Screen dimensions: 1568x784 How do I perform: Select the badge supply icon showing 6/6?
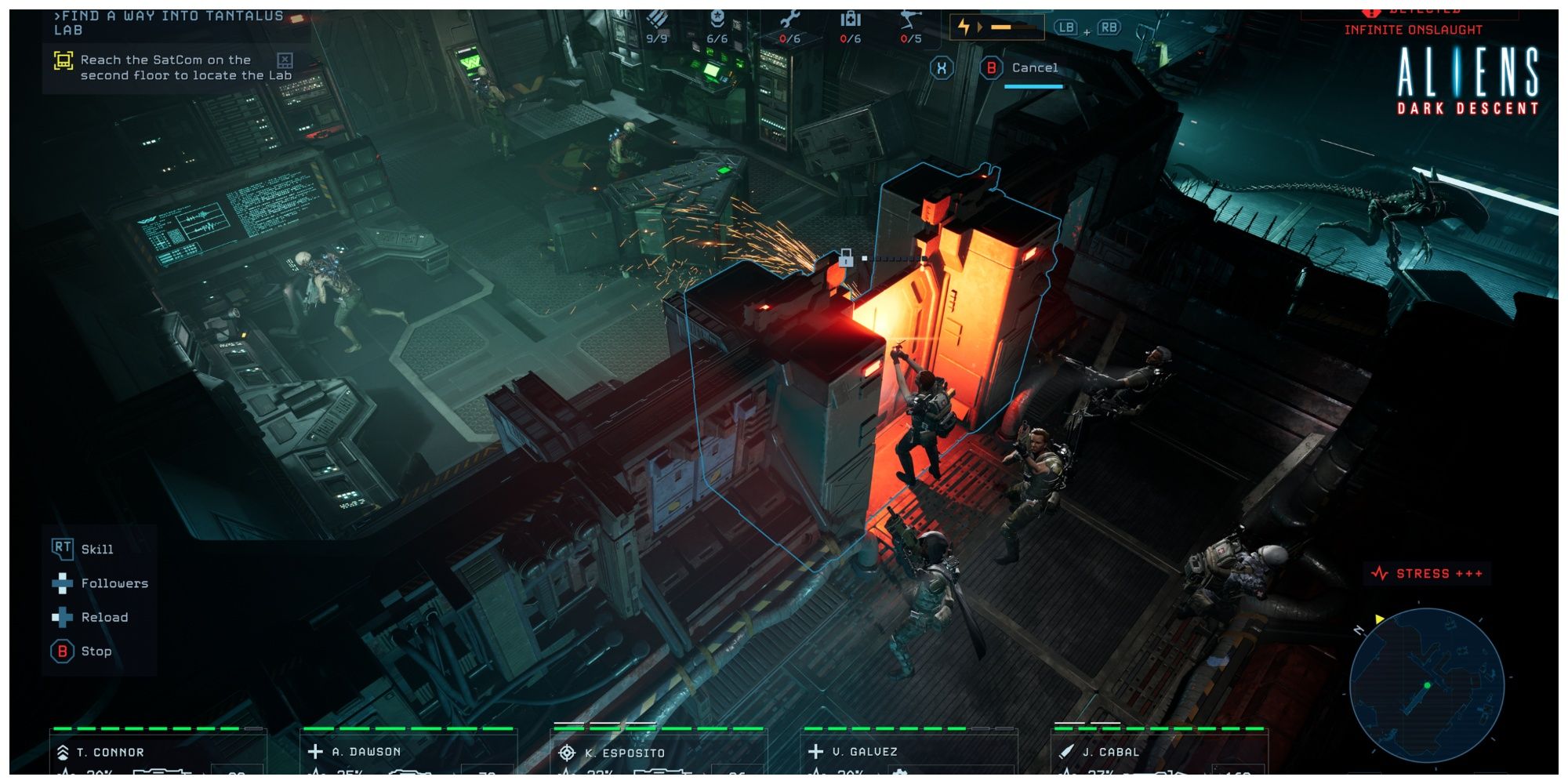(x=717, y=20)
